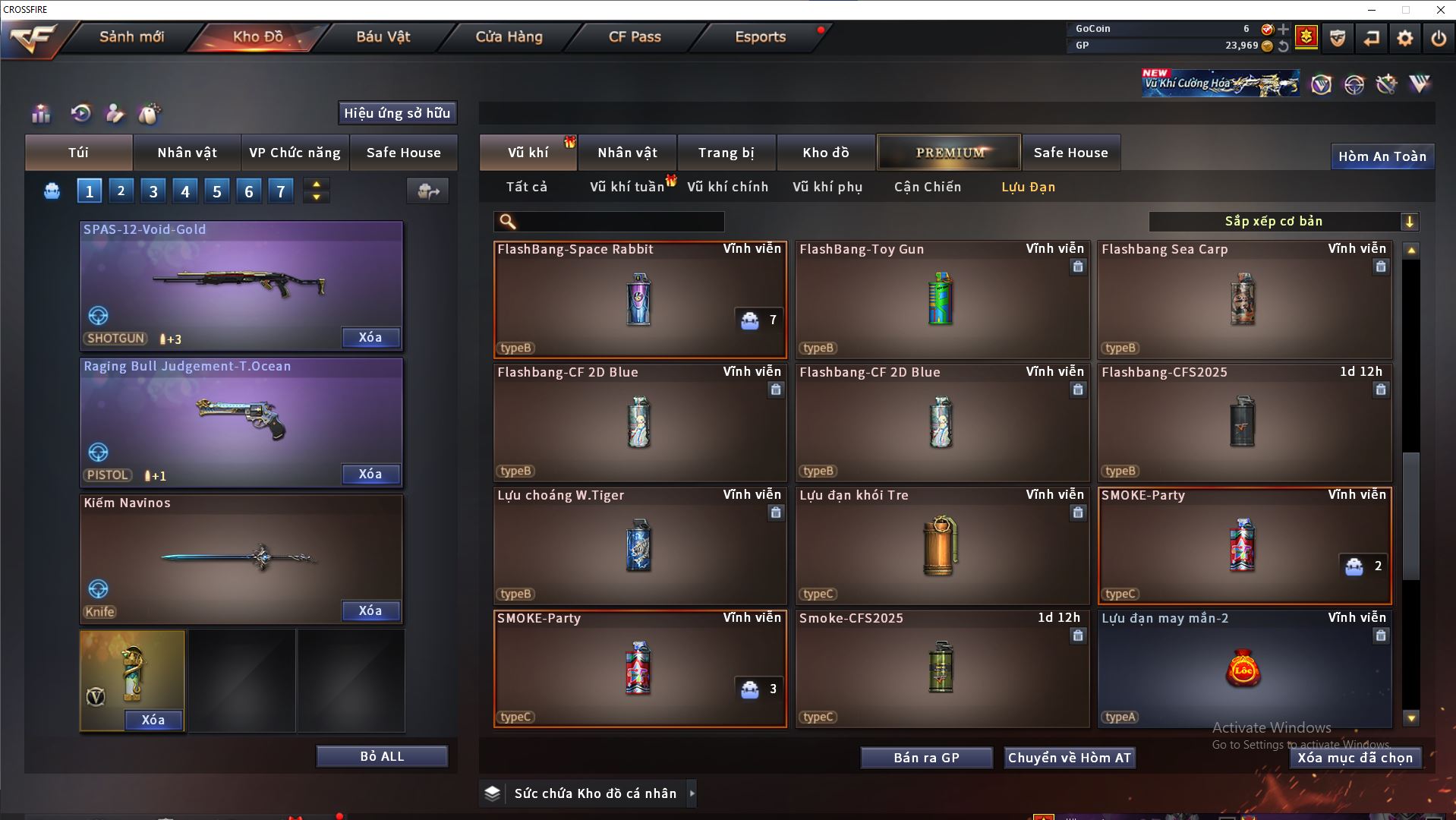This screenshot has width=1456, height=820.
Task: Minimize the CROSSFIRE window
Action: pos(1372,10)
